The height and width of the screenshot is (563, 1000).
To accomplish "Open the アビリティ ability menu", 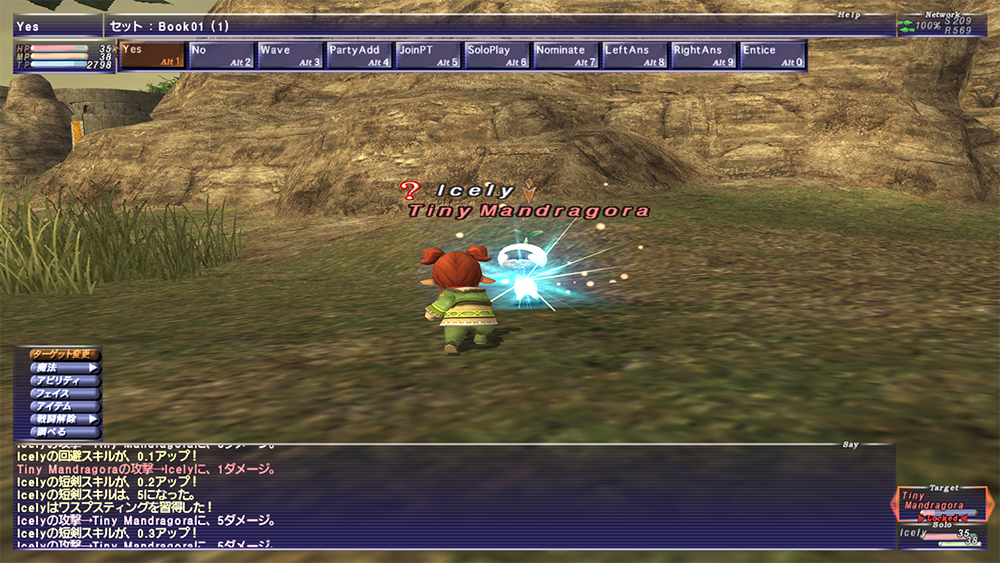I will point(63,381).
